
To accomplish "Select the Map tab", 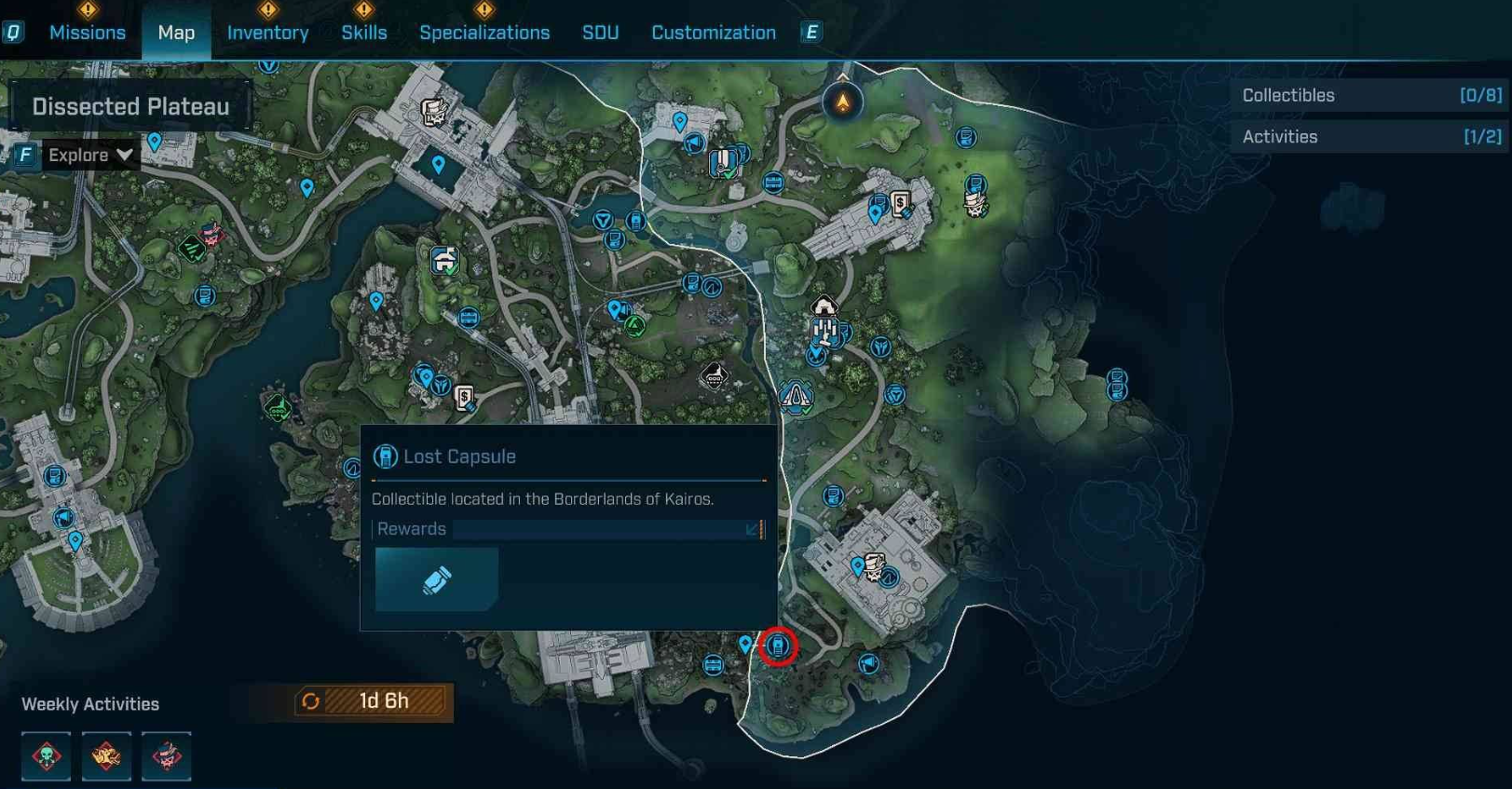I will pyautogui.click(x=176, y=33).
